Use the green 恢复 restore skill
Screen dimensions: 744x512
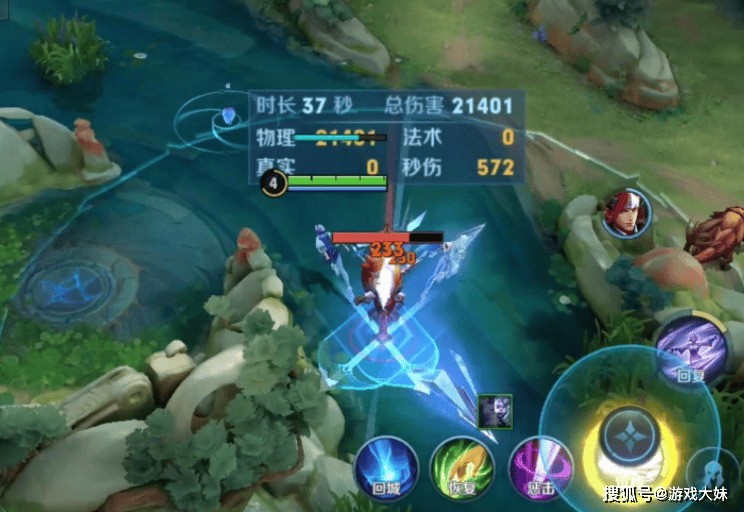[462, 469]
